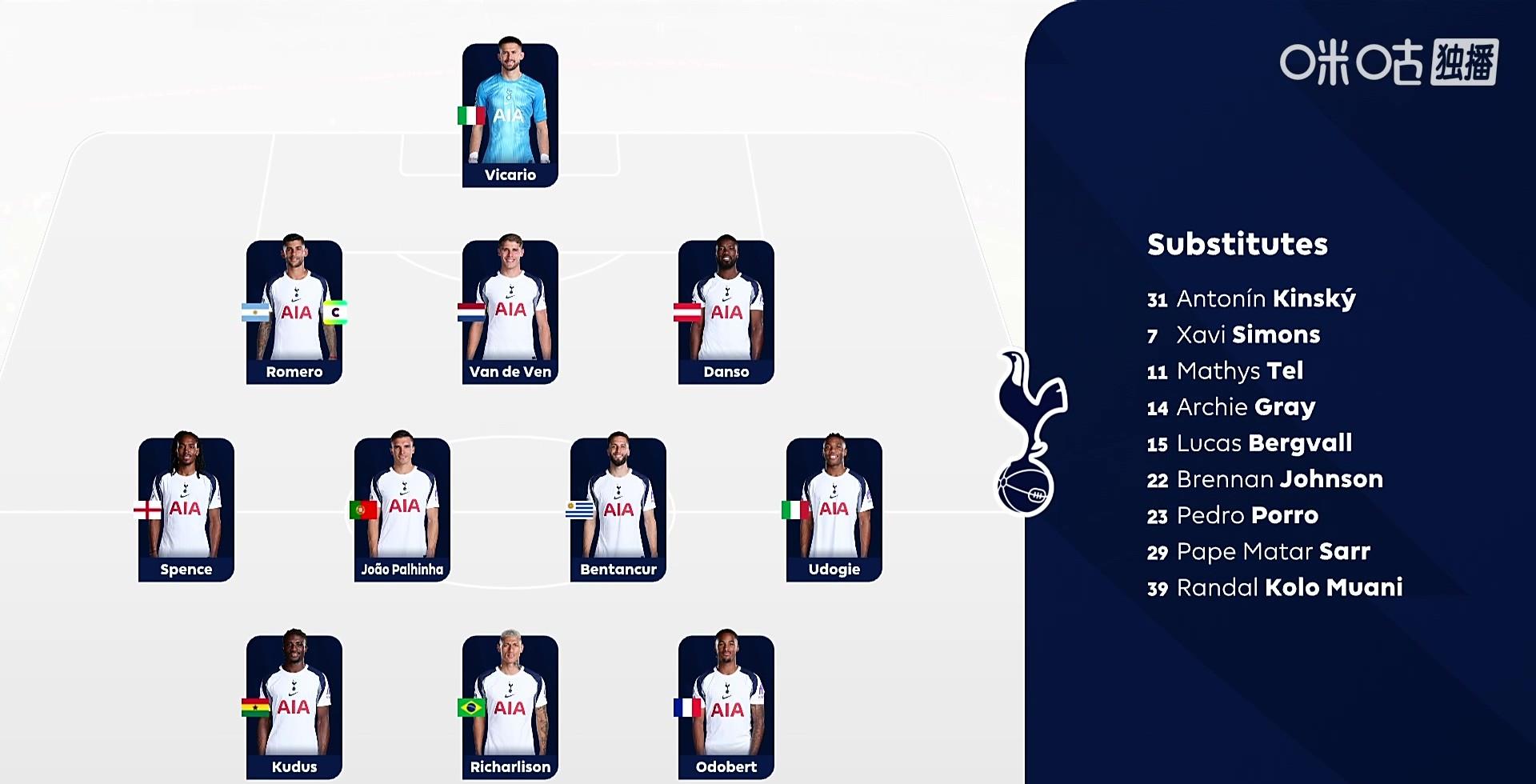The width and height of the screenshot is (1536, 784).
Task: Choose Richarlison's player card
Action: (510, 707)
